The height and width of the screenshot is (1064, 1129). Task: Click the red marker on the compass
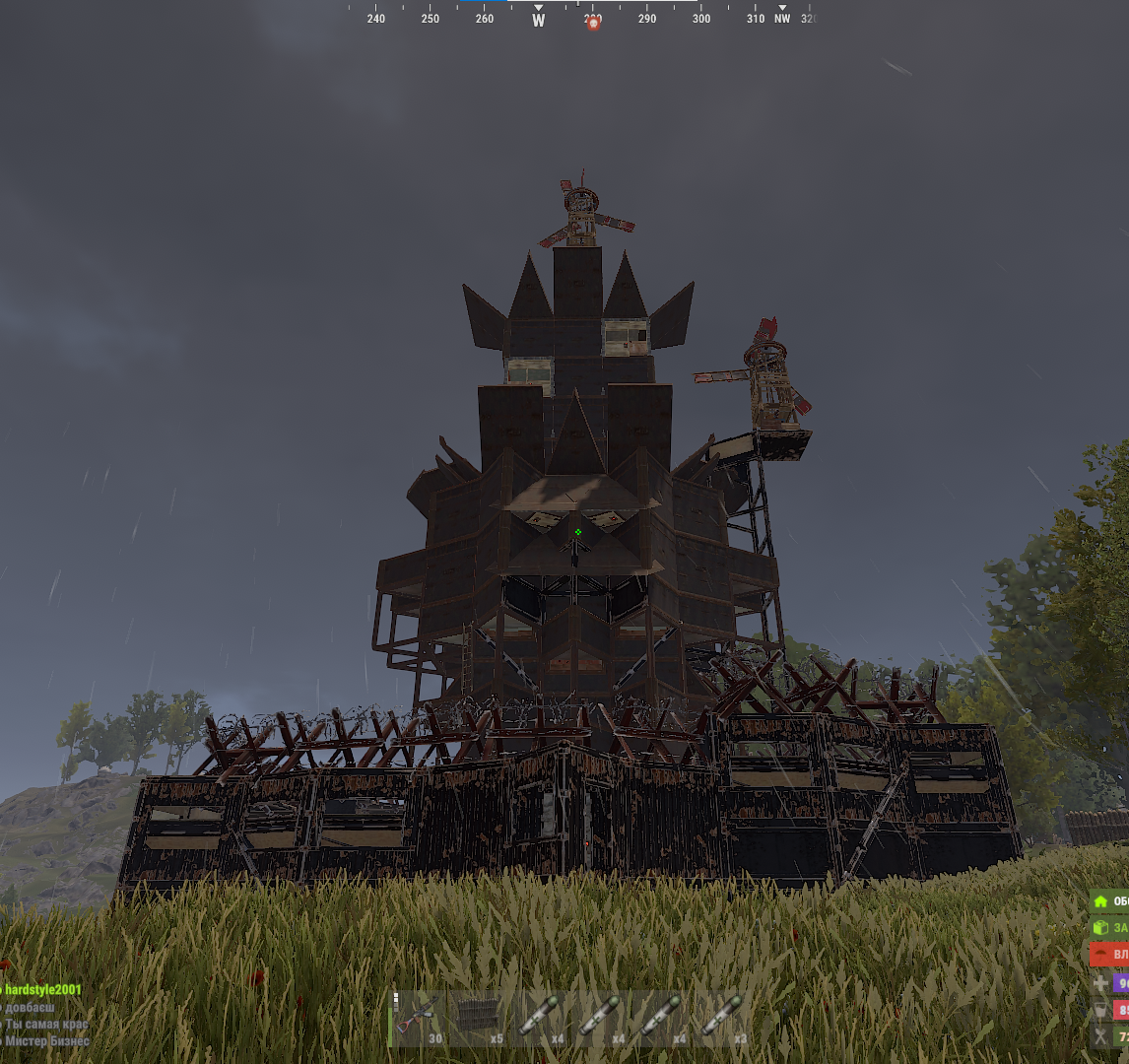pyautogui.click(x=593, y=23)
